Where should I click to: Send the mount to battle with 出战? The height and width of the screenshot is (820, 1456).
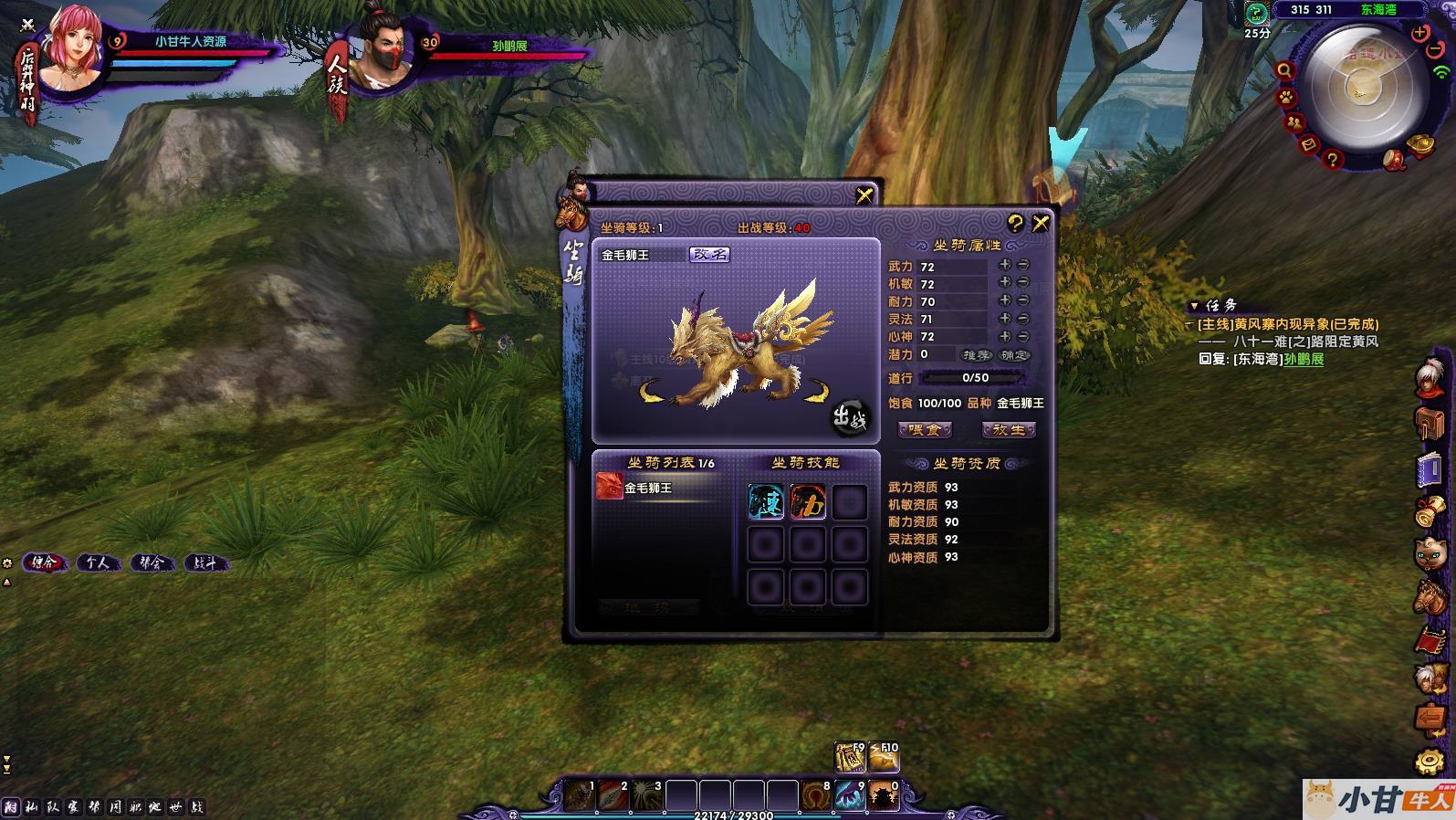click(x=849, y=419)
